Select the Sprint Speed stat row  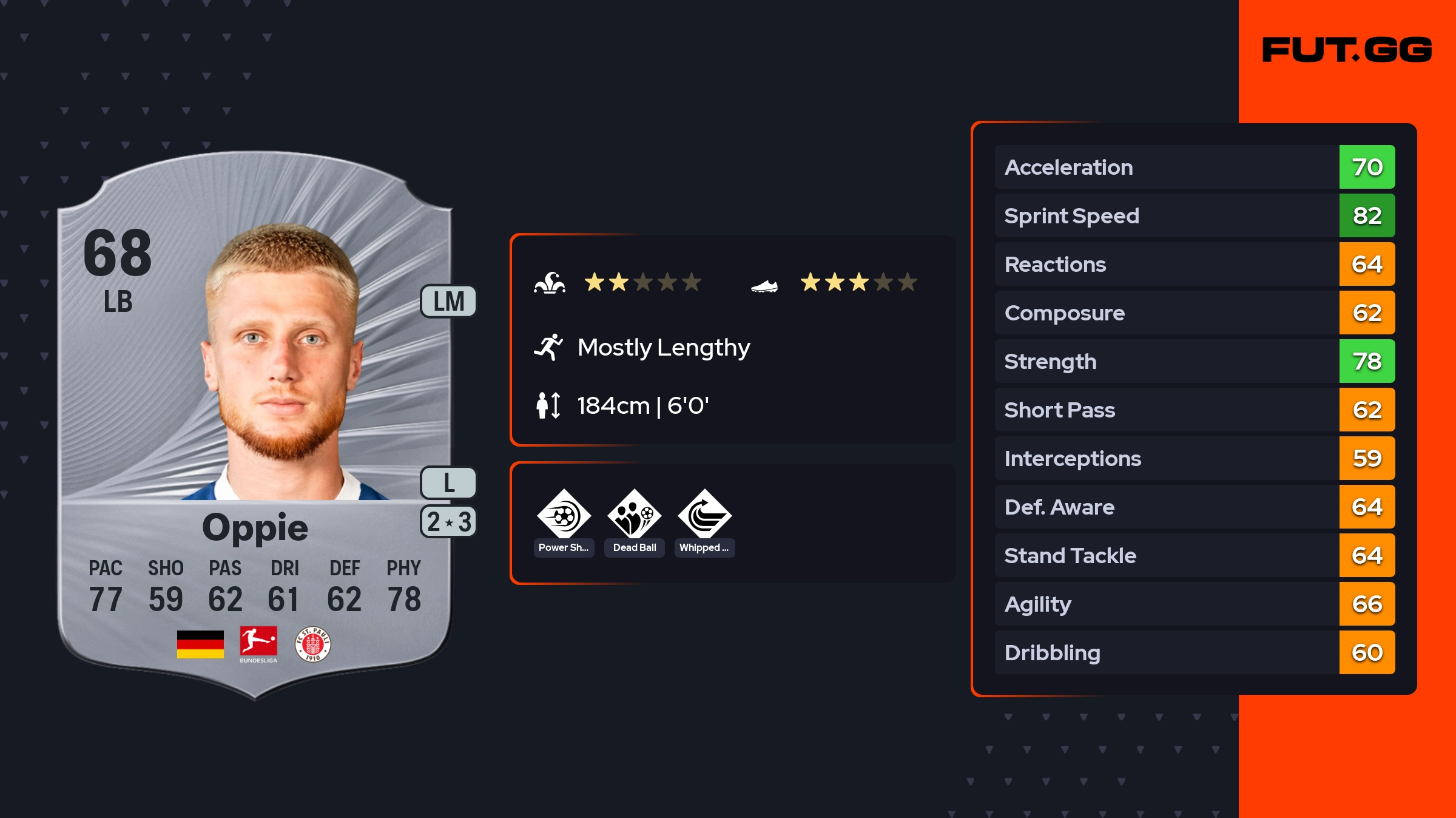pyautogui.click(x=1194, y=216)
